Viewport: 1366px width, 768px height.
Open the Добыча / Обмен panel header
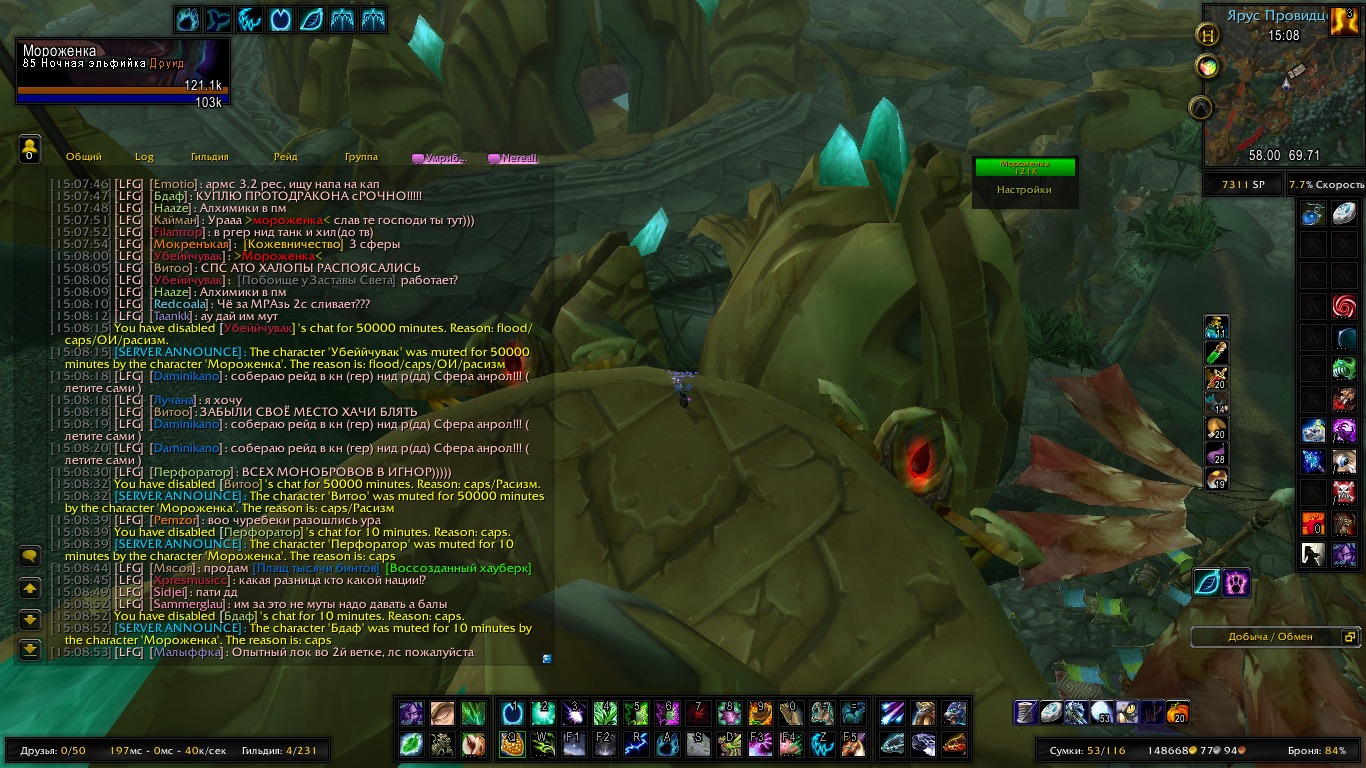1270,637
